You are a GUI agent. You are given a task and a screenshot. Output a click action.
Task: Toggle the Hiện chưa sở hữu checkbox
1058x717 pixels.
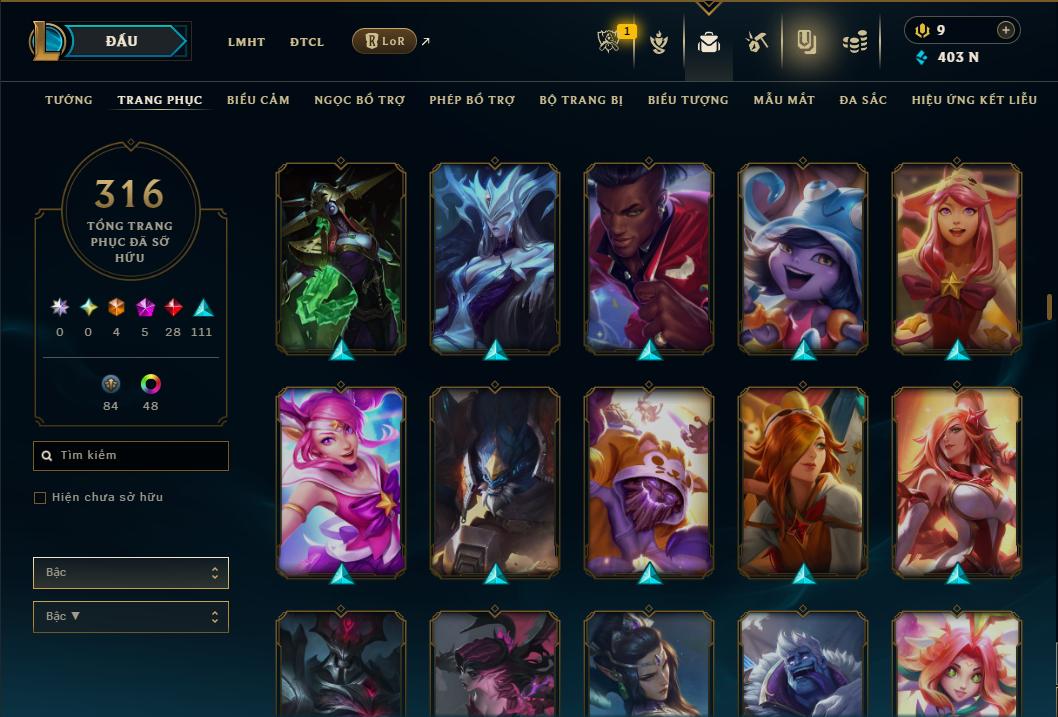40,498
